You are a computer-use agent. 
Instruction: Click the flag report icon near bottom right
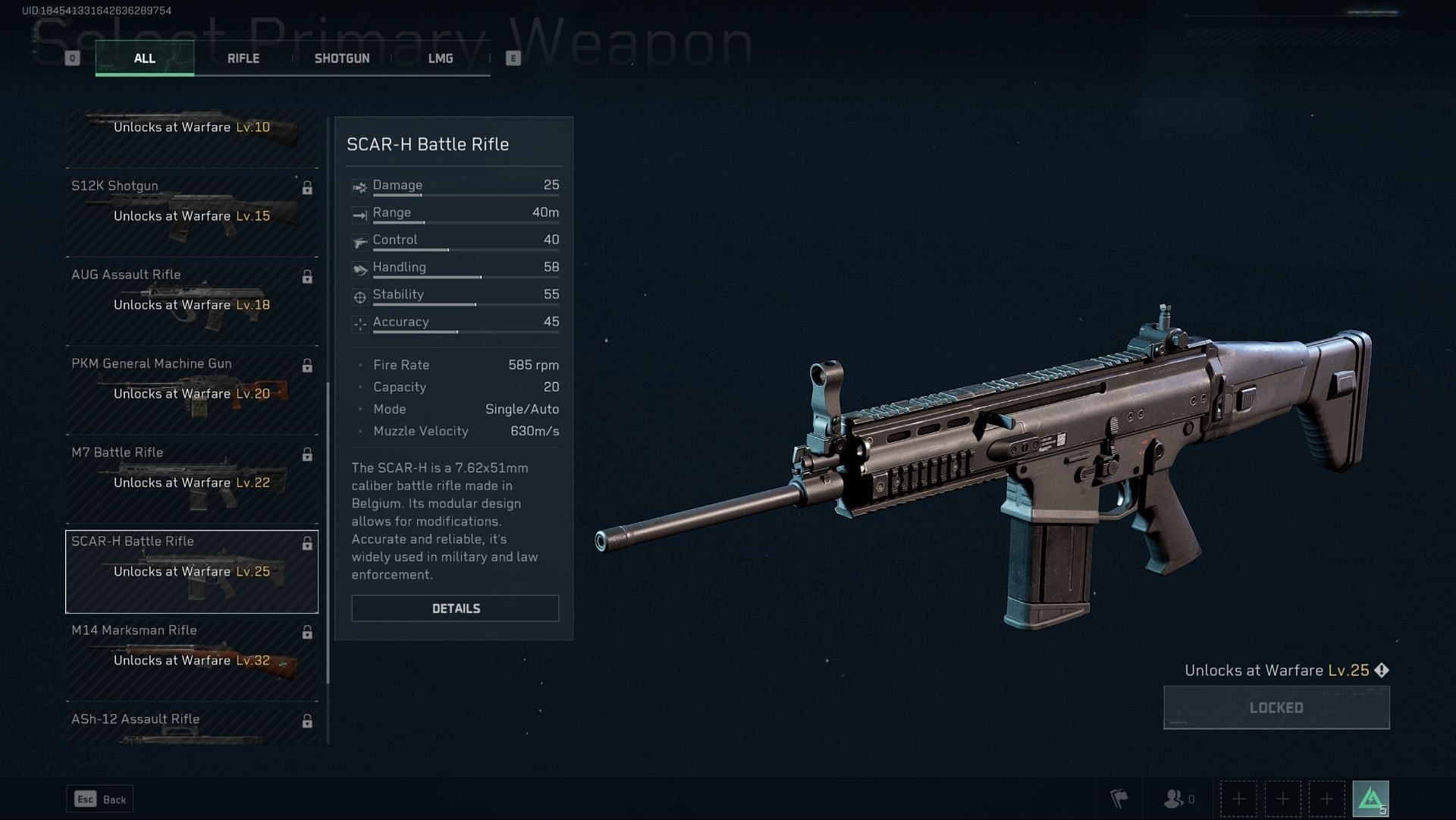(1120, 799)
